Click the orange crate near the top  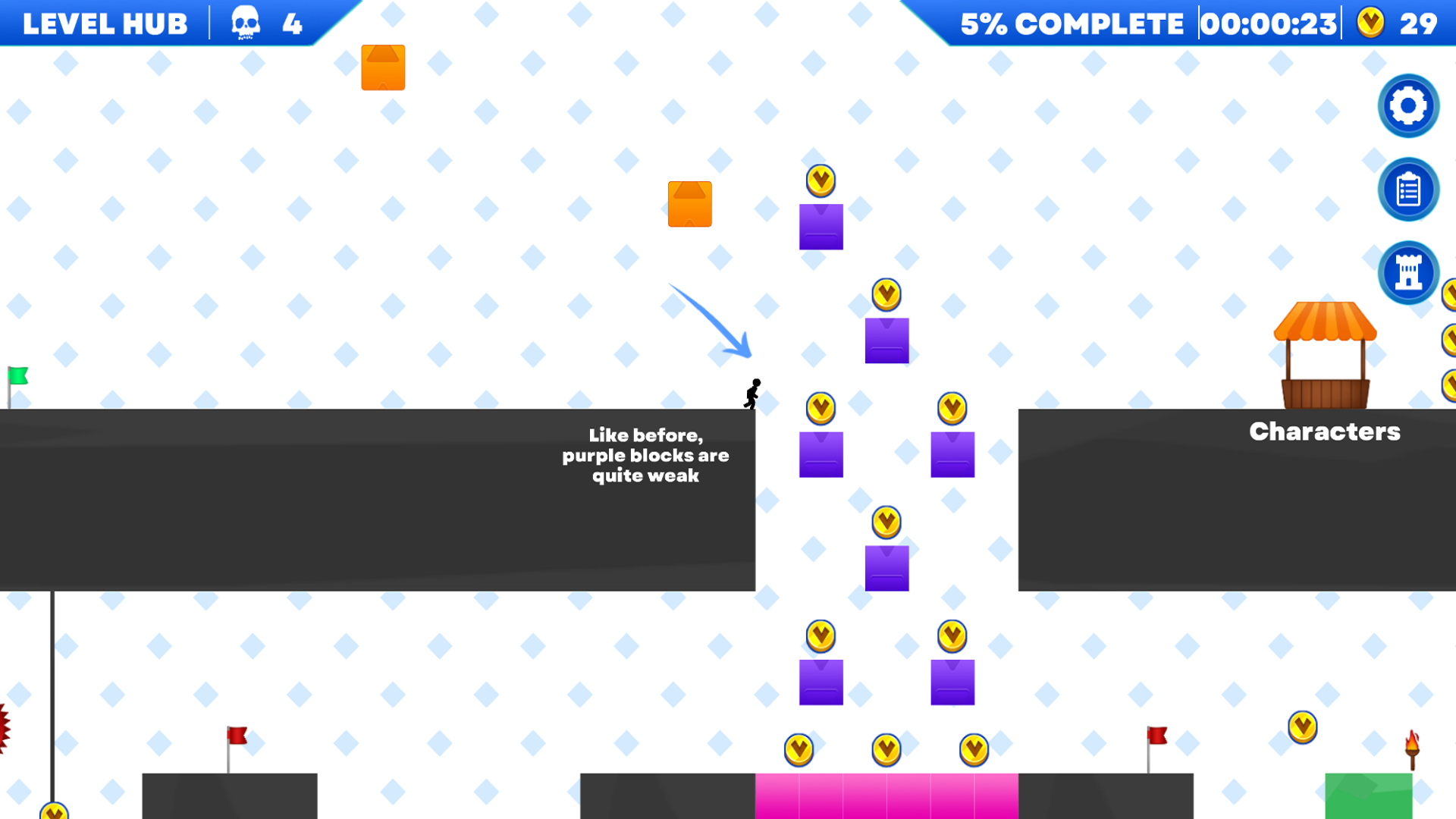pos(382,67)
